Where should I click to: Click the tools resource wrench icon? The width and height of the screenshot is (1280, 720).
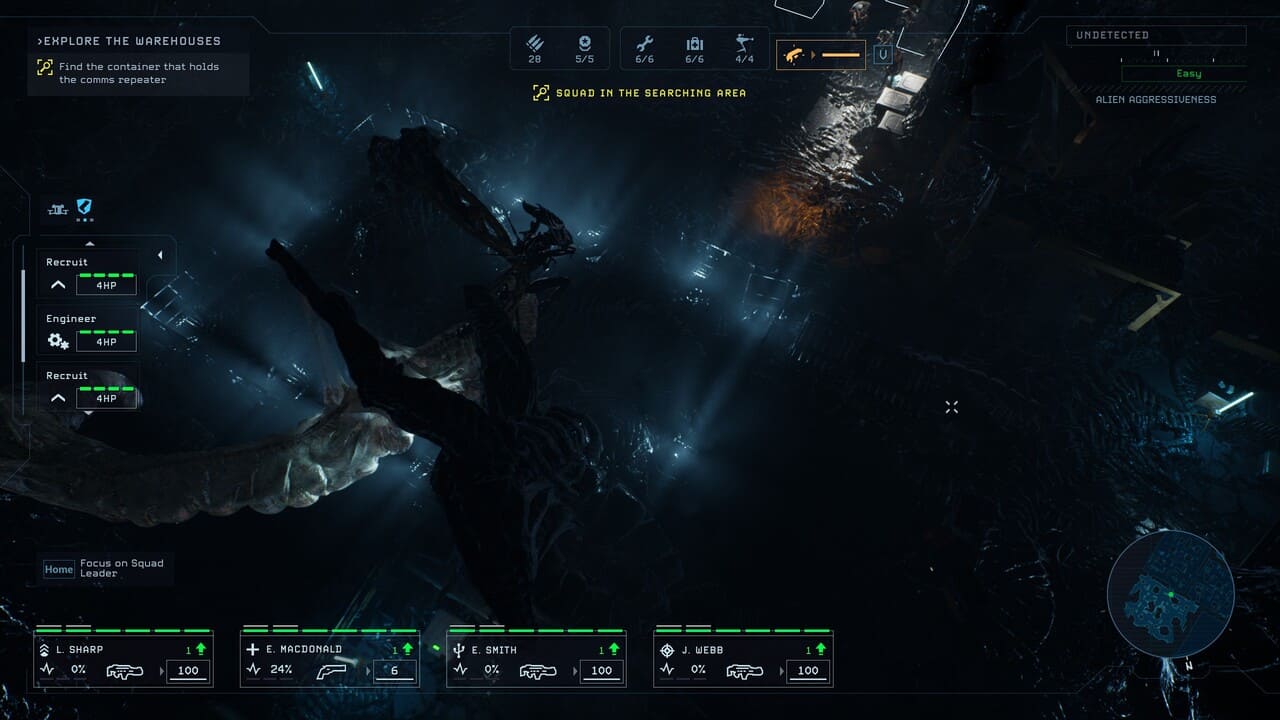coord(644,44)
